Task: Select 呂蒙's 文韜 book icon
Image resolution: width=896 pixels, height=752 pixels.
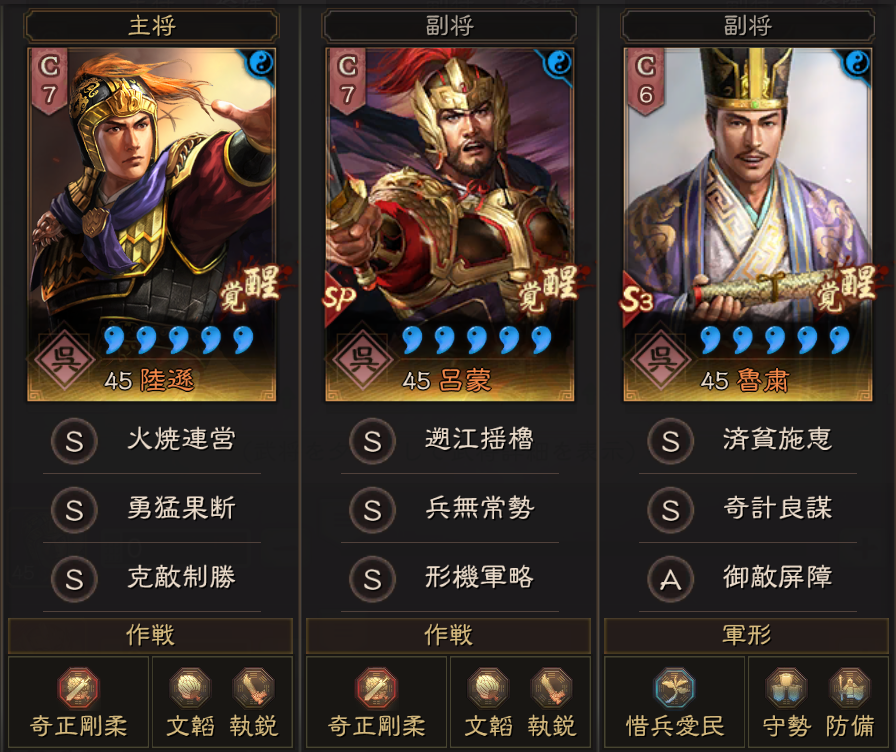Action: pos(488,688)
